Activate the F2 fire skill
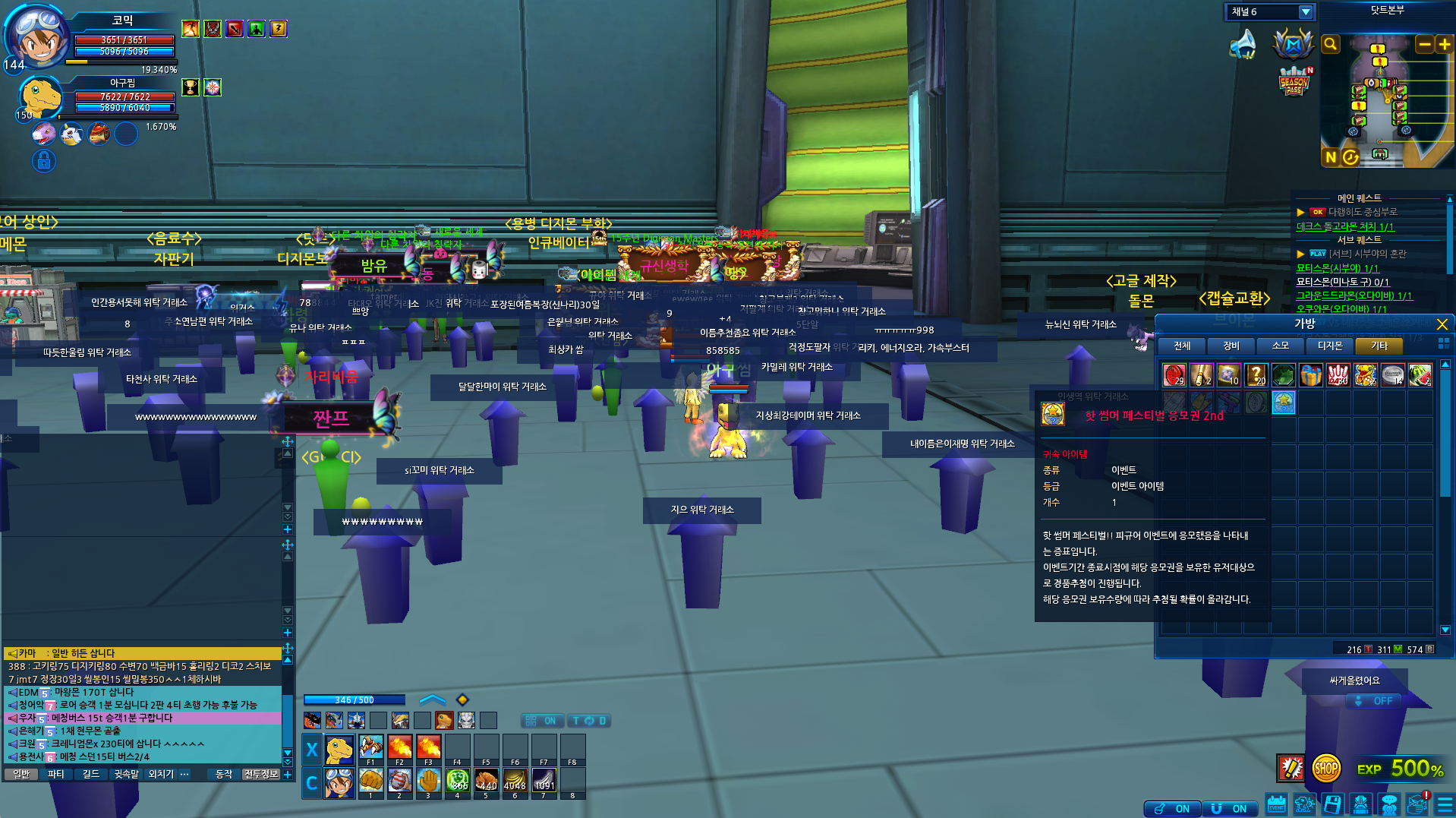The width and height of the screenshot is (1456, 818). click(x=399, y=748)
